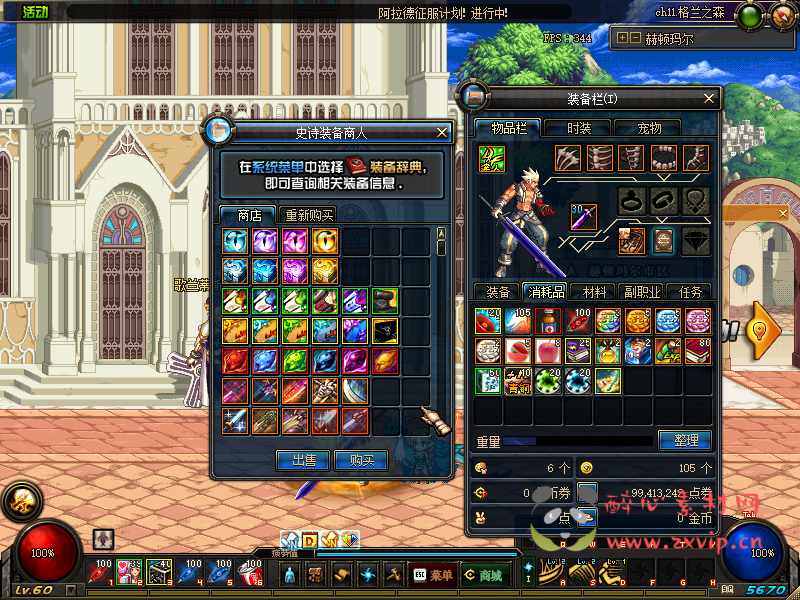Switch to the 材料 materials tab

[x=594, y=292]
